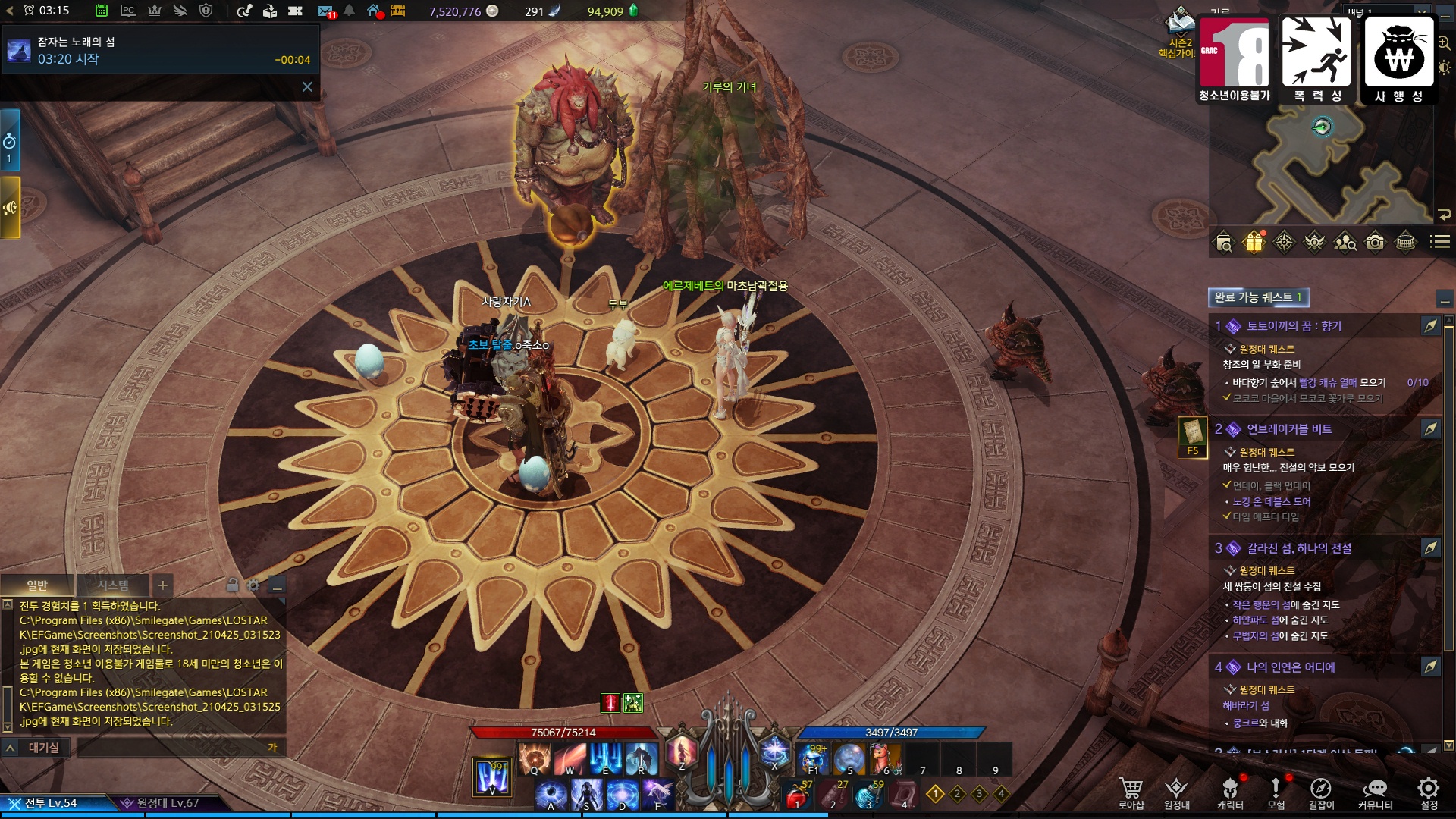
Task: Use the red health potion slot
Action: (x=796, y=796)
